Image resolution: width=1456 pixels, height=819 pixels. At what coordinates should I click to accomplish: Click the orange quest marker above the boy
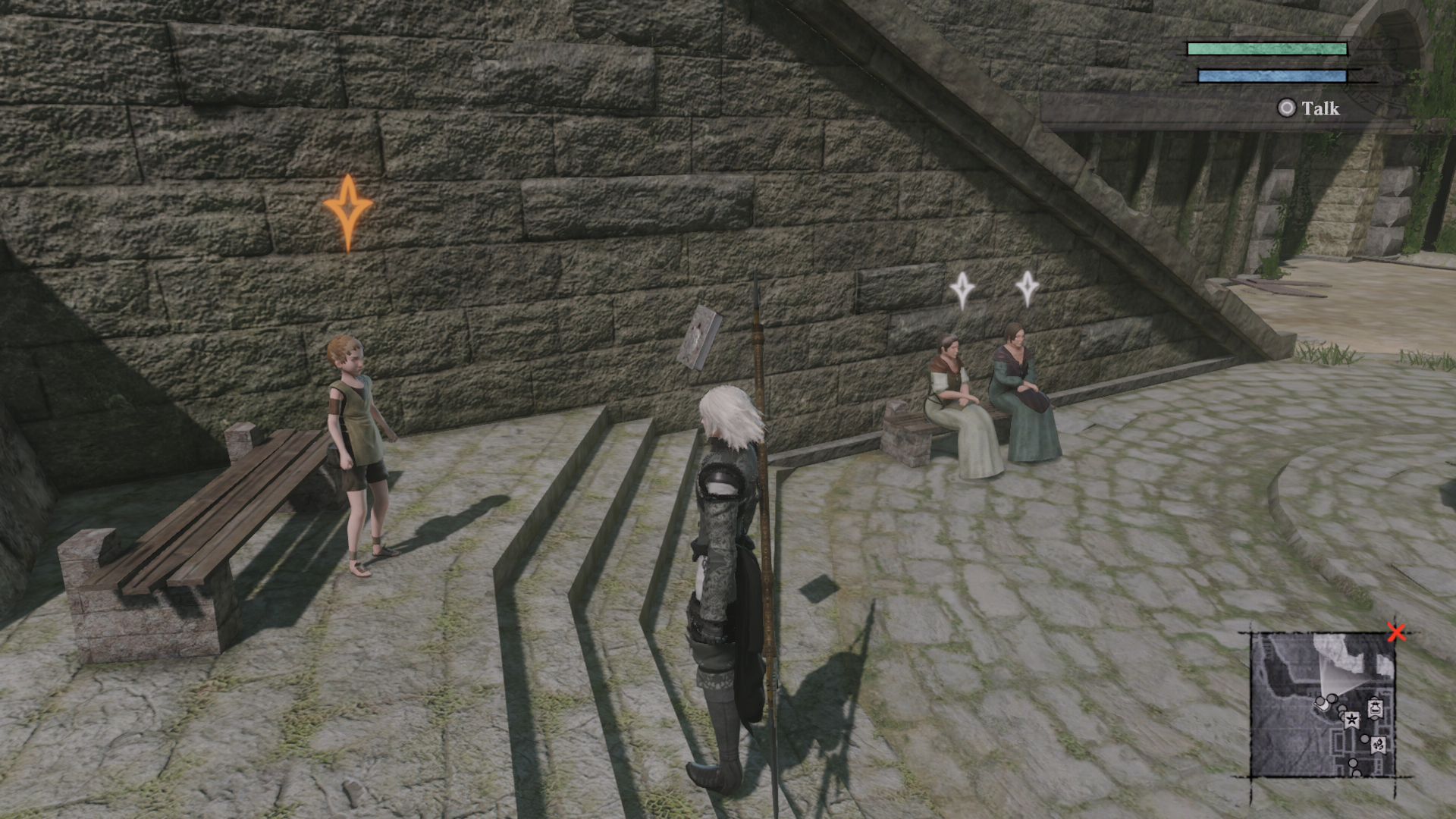pyautogui.click(x=349, y=206)
